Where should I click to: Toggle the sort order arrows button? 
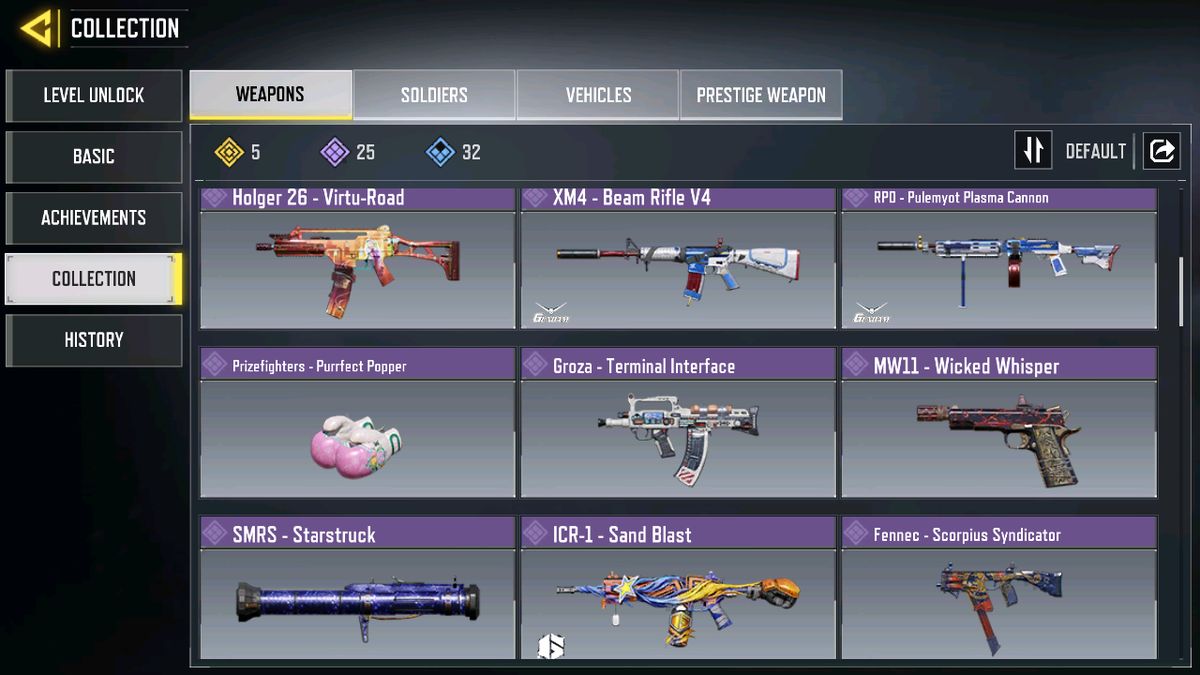pyautogui.click(x=1033, y=151)
